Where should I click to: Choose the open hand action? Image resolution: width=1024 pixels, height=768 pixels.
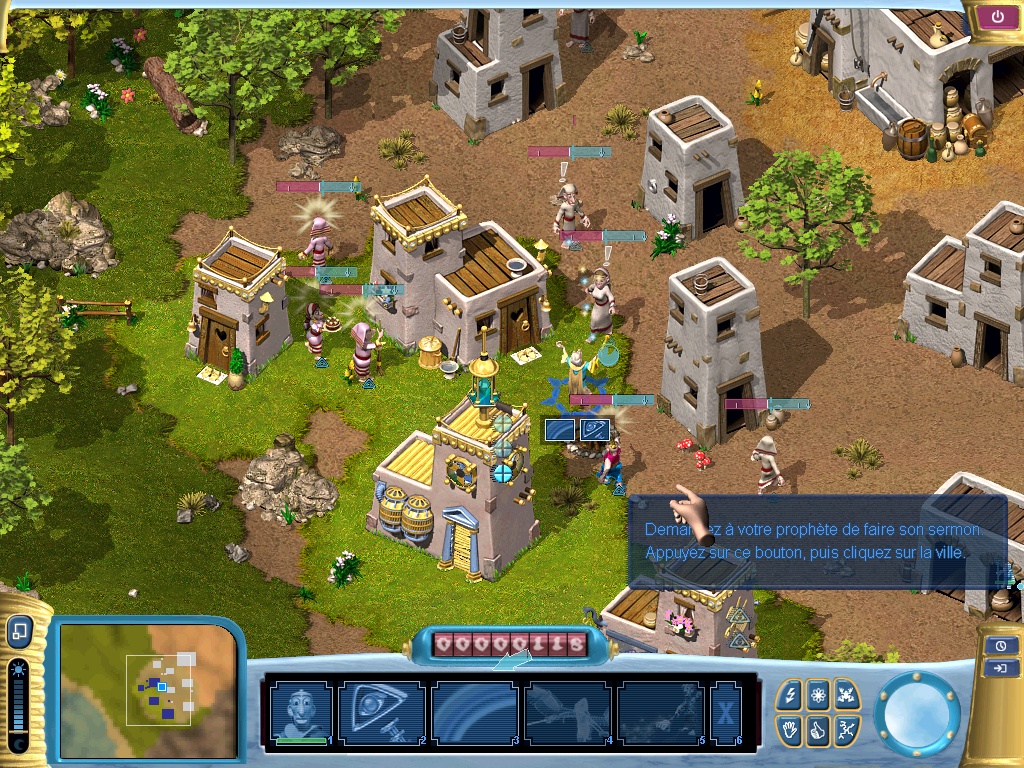coord(791,729)
